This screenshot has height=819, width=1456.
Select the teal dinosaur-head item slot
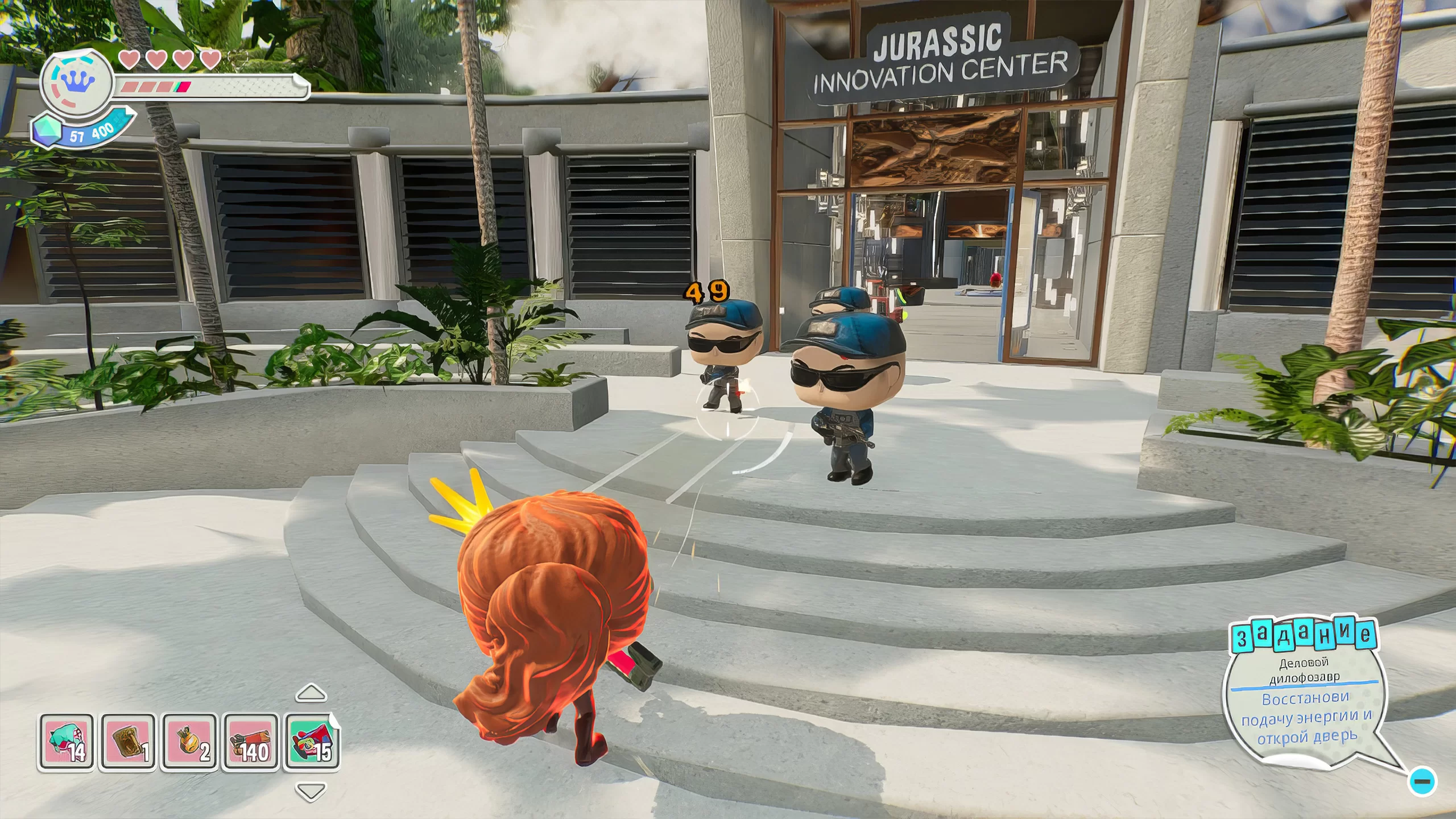coord(66,742)
